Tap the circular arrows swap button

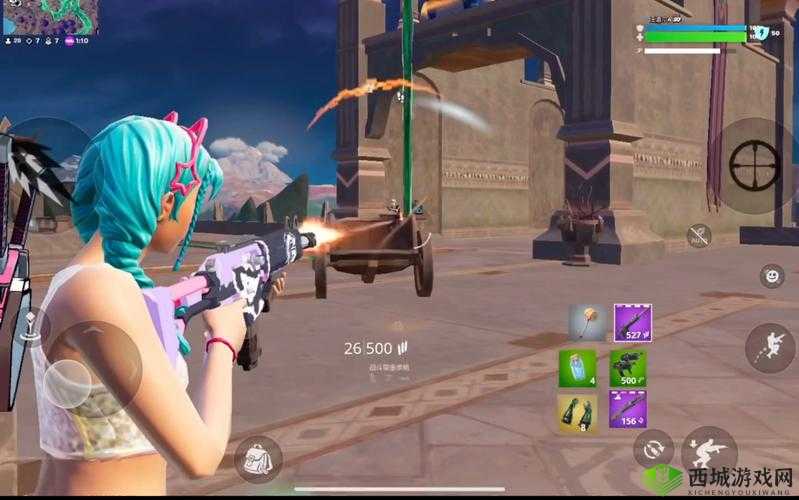click(x=653, y=448)
